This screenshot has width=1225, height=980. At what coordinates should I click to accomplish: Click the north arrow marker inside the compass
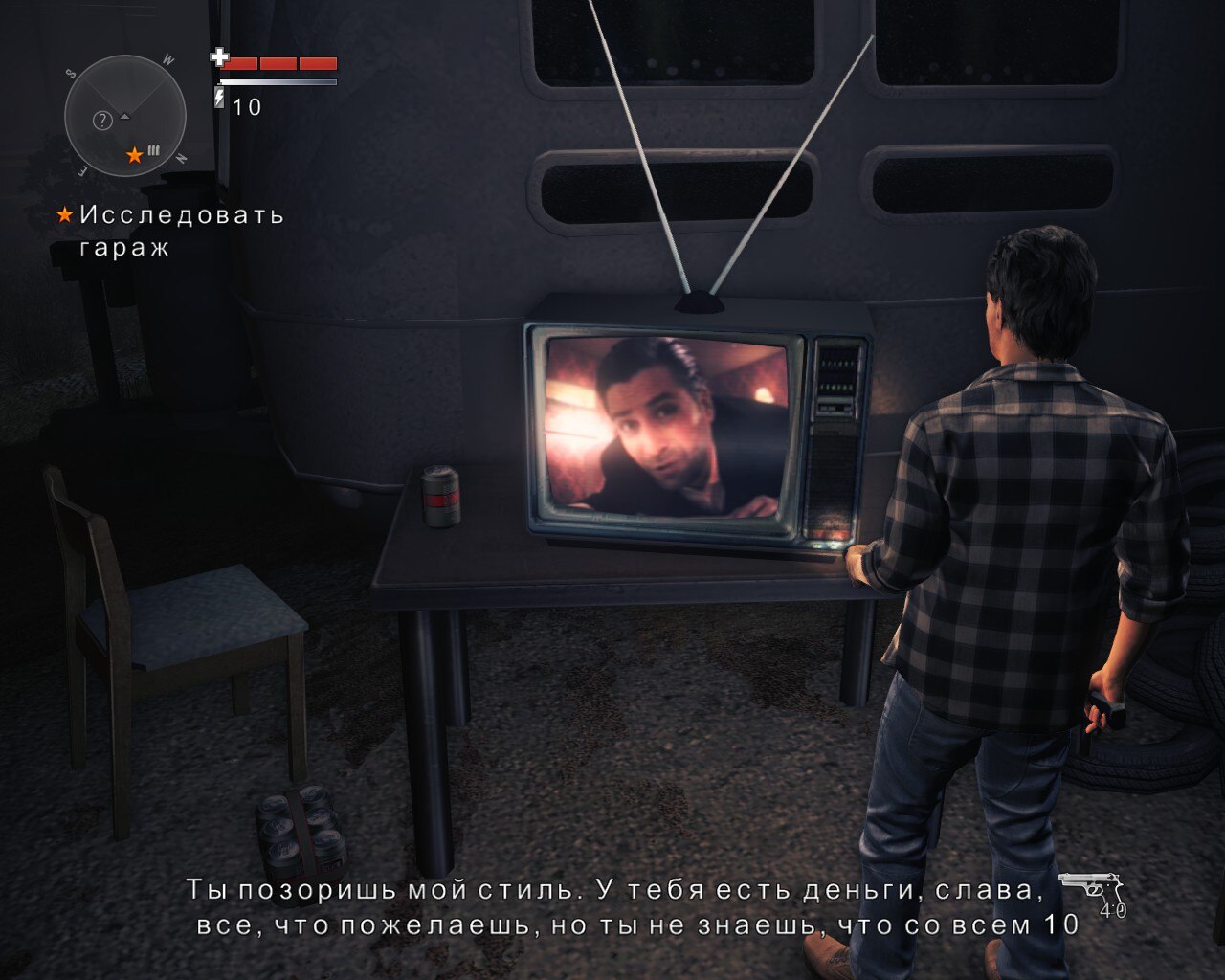pos(123,117)
